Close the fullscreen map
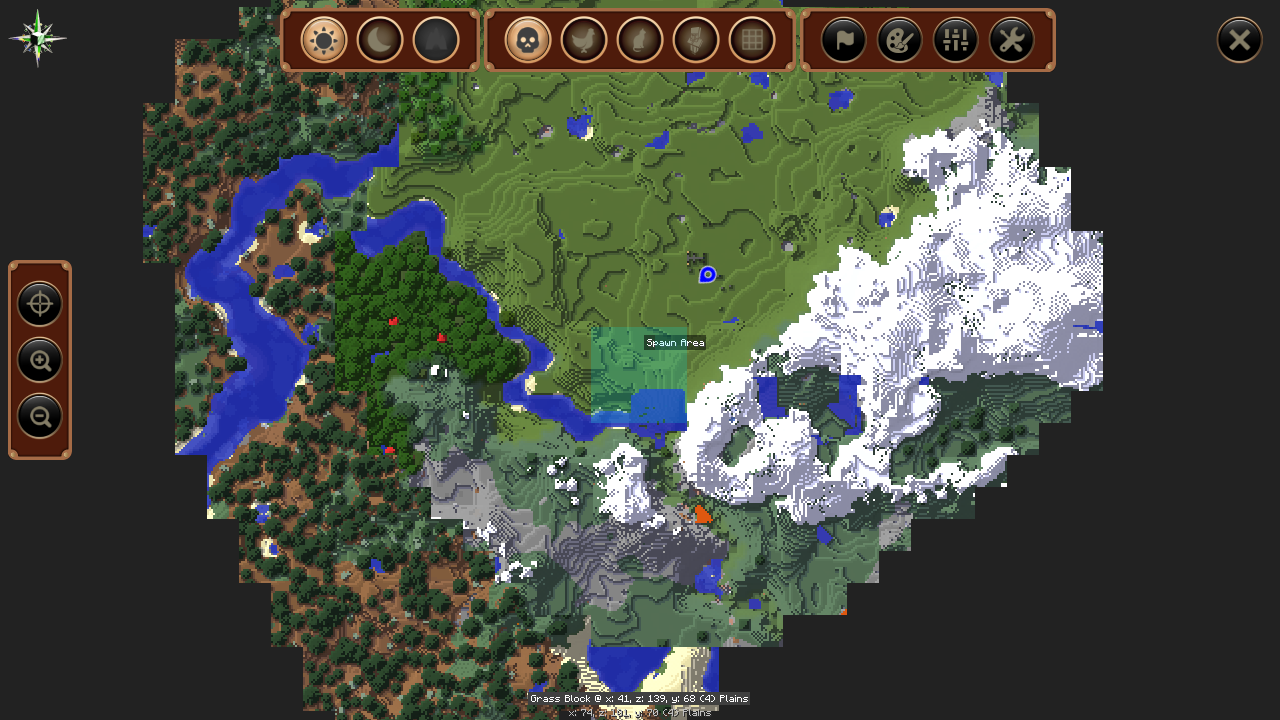 (1239, 40)
